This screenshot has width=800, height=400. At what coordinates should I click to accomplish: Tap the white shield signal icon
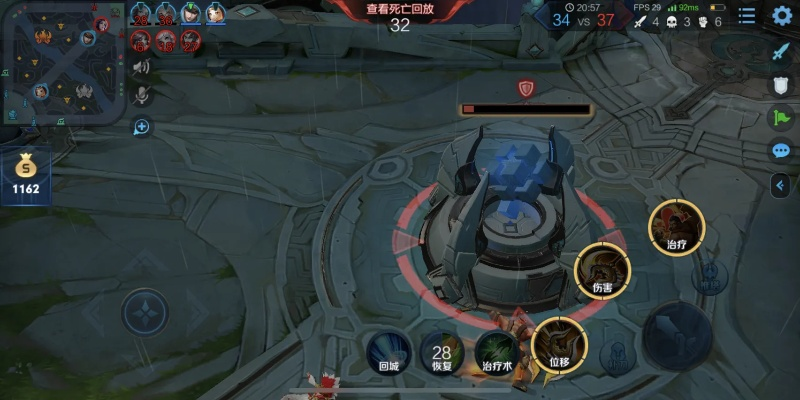pos(781,85)
